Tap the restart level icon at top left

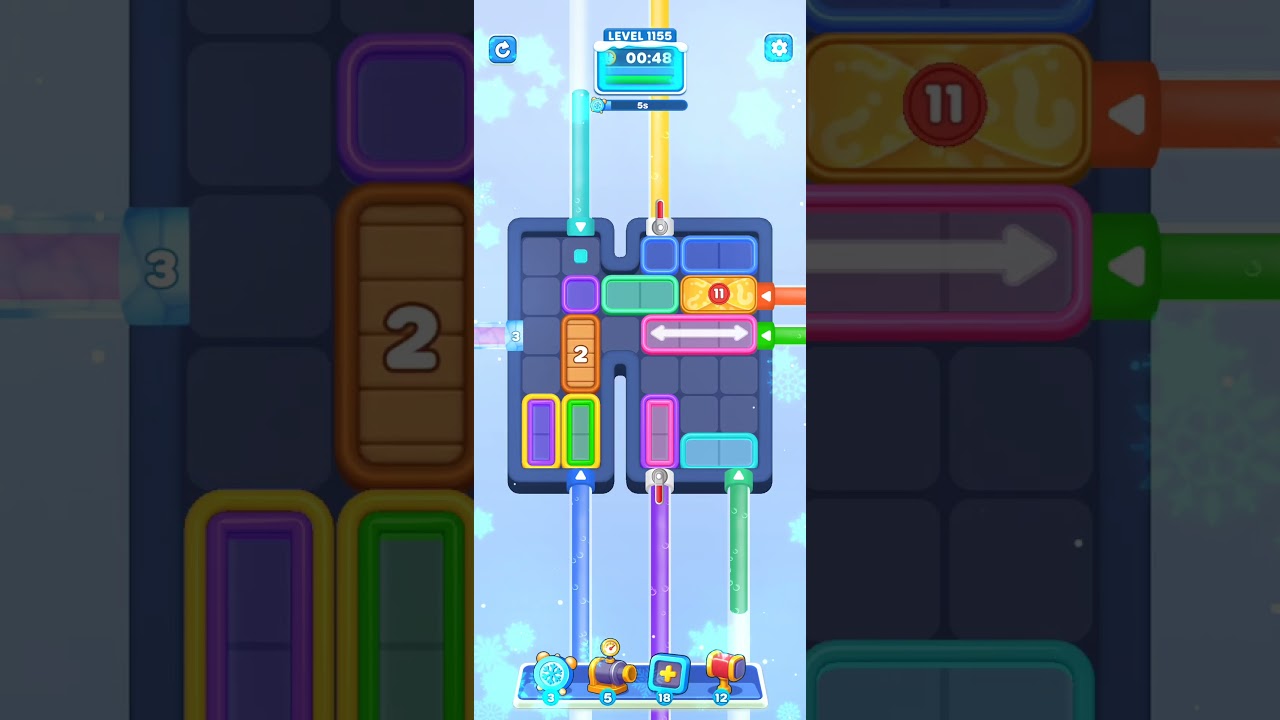point(503,49)
